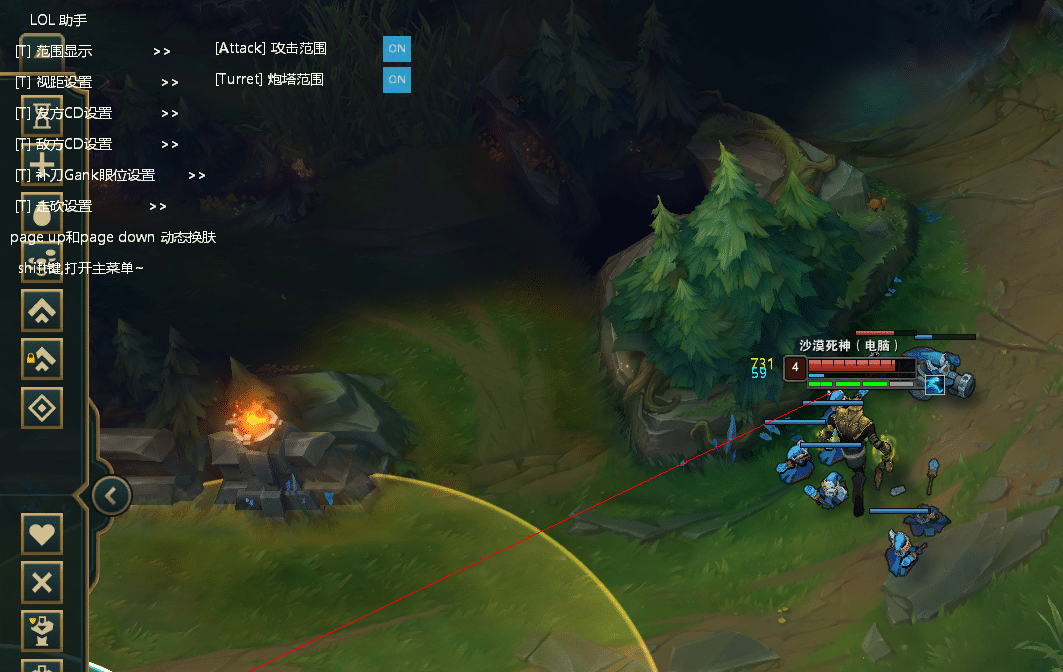Collapse the side panel with the arrow button

112,494
